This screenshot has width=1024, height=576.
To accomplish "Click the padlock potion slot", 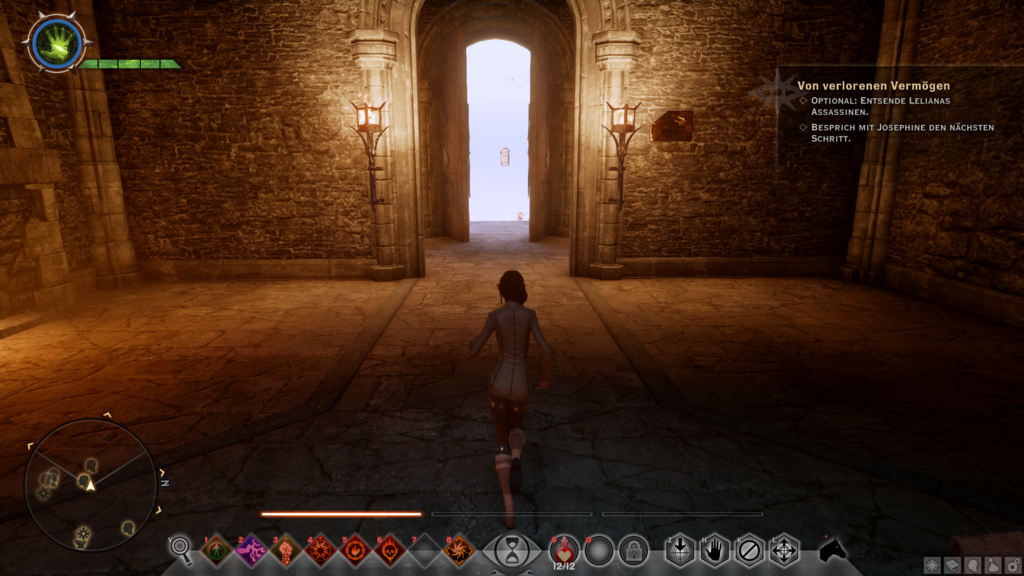I will (633, 550).
